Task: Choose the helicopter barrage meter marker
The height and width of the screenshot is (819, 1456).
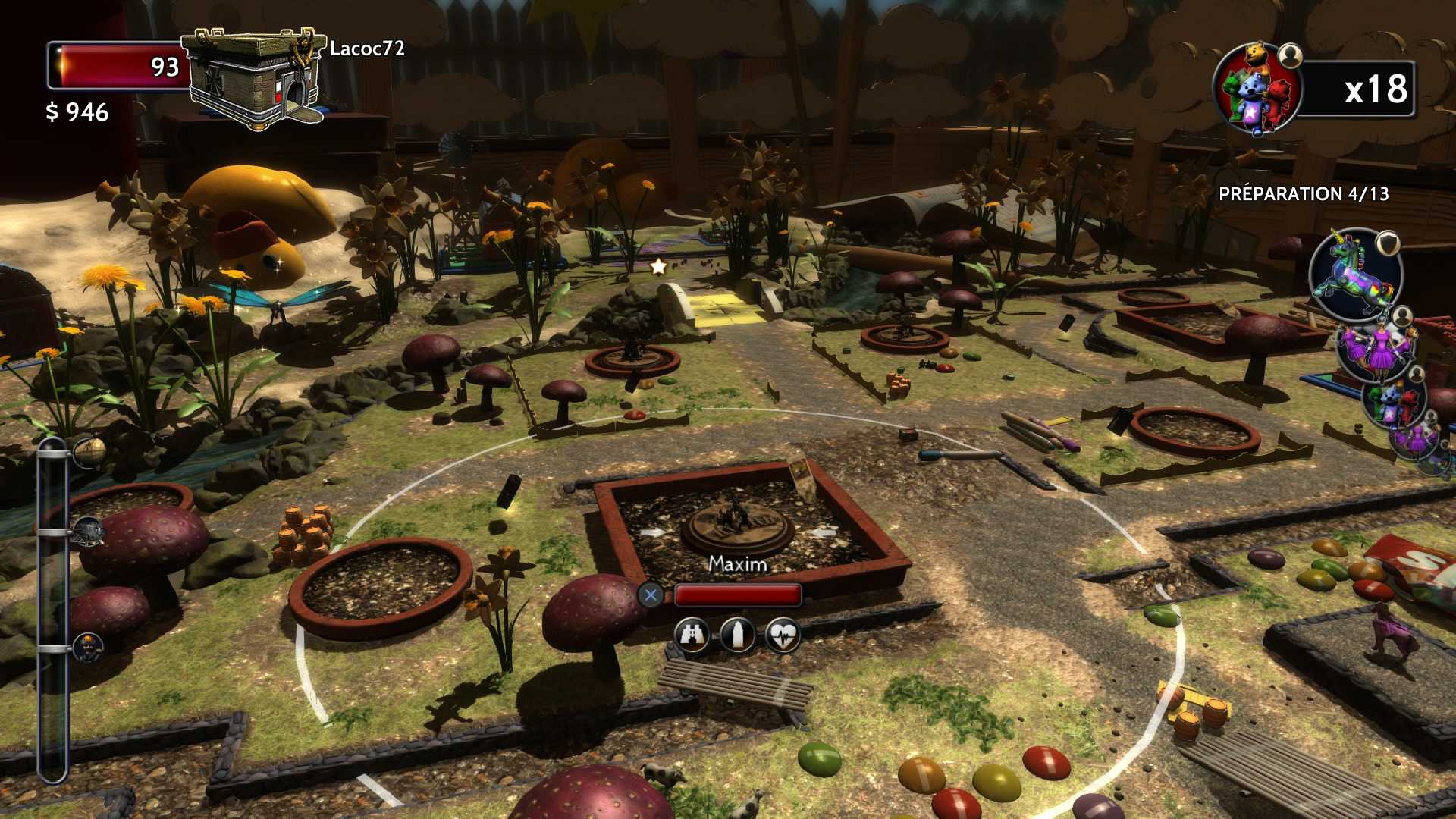Action: coord(89,531)
